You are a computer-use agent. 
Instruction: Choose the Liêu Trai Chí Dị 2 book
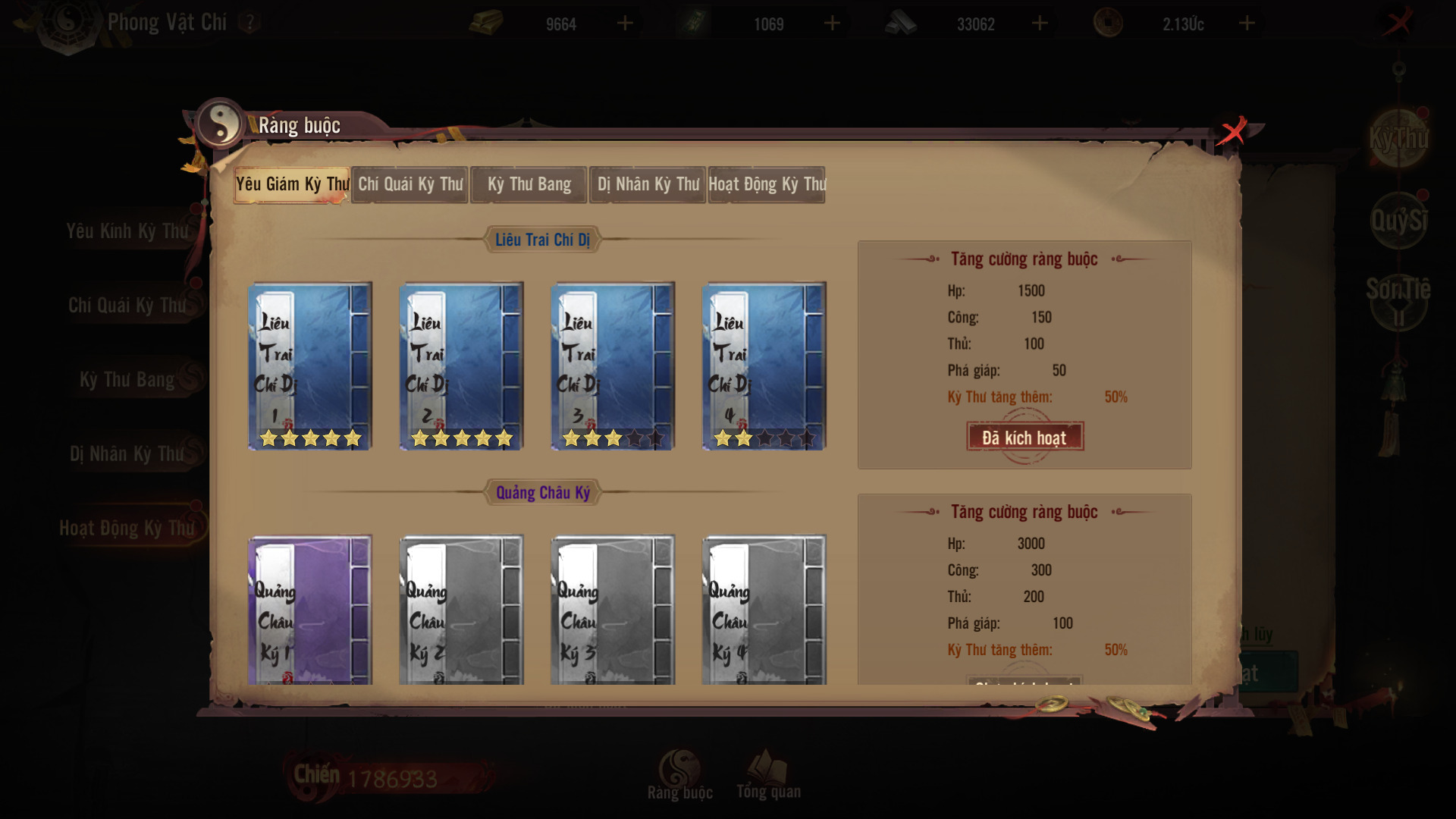click(461, 366)
